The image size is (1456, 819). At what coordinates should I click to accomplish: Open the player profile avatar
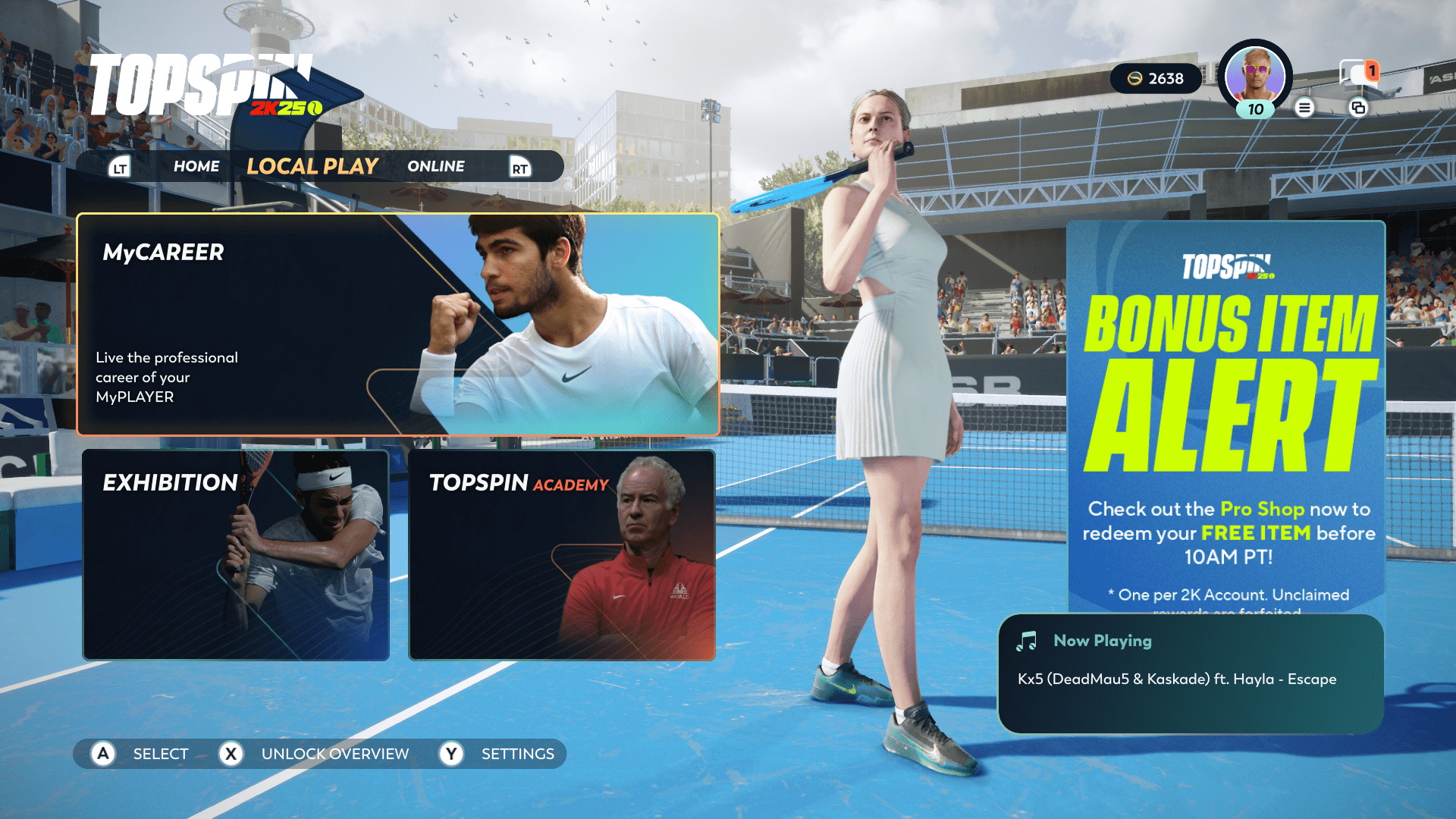pos(1254,76)
